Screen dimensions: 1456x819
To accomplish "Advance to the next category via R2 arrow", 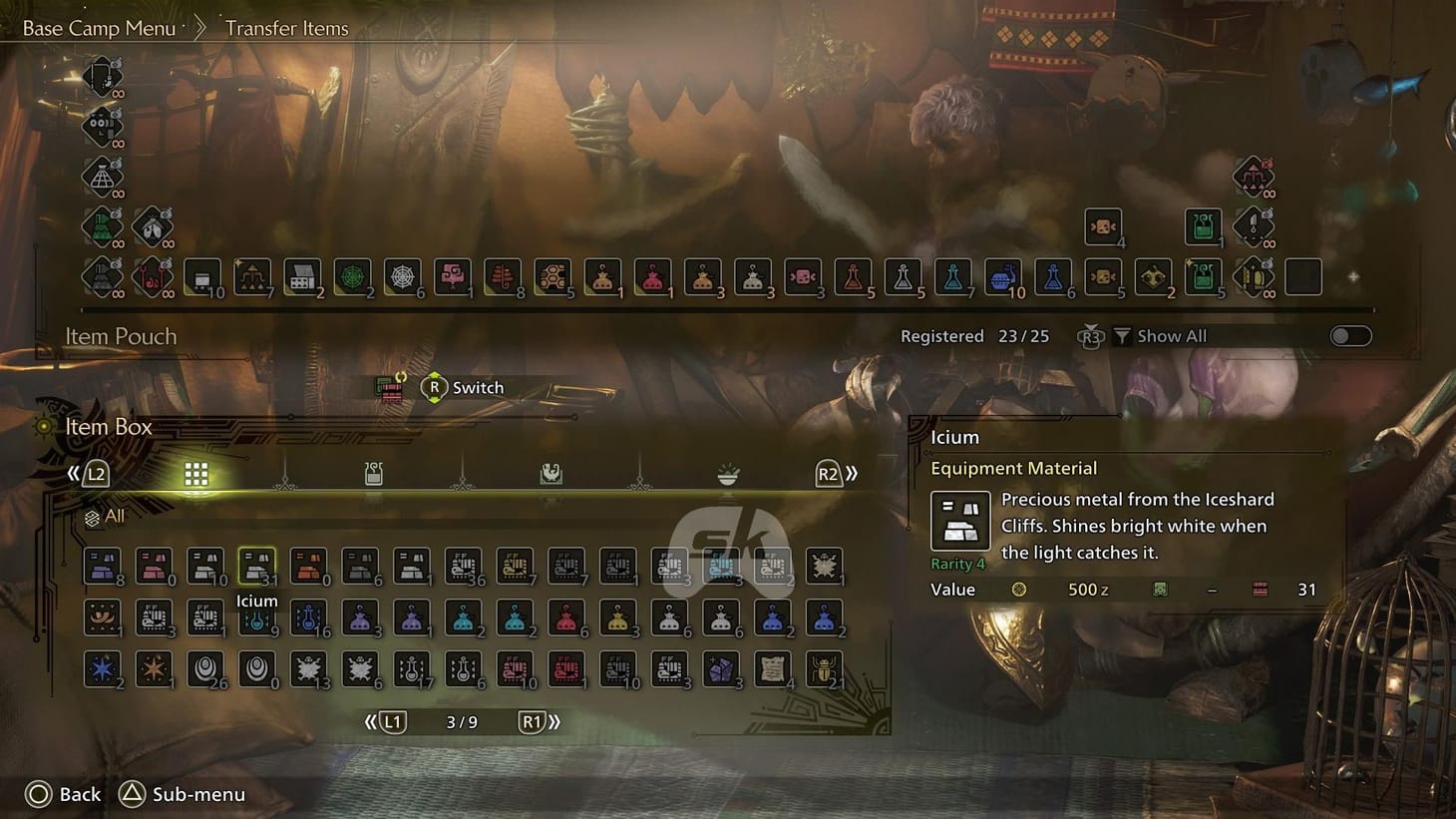I will point(830,474).
